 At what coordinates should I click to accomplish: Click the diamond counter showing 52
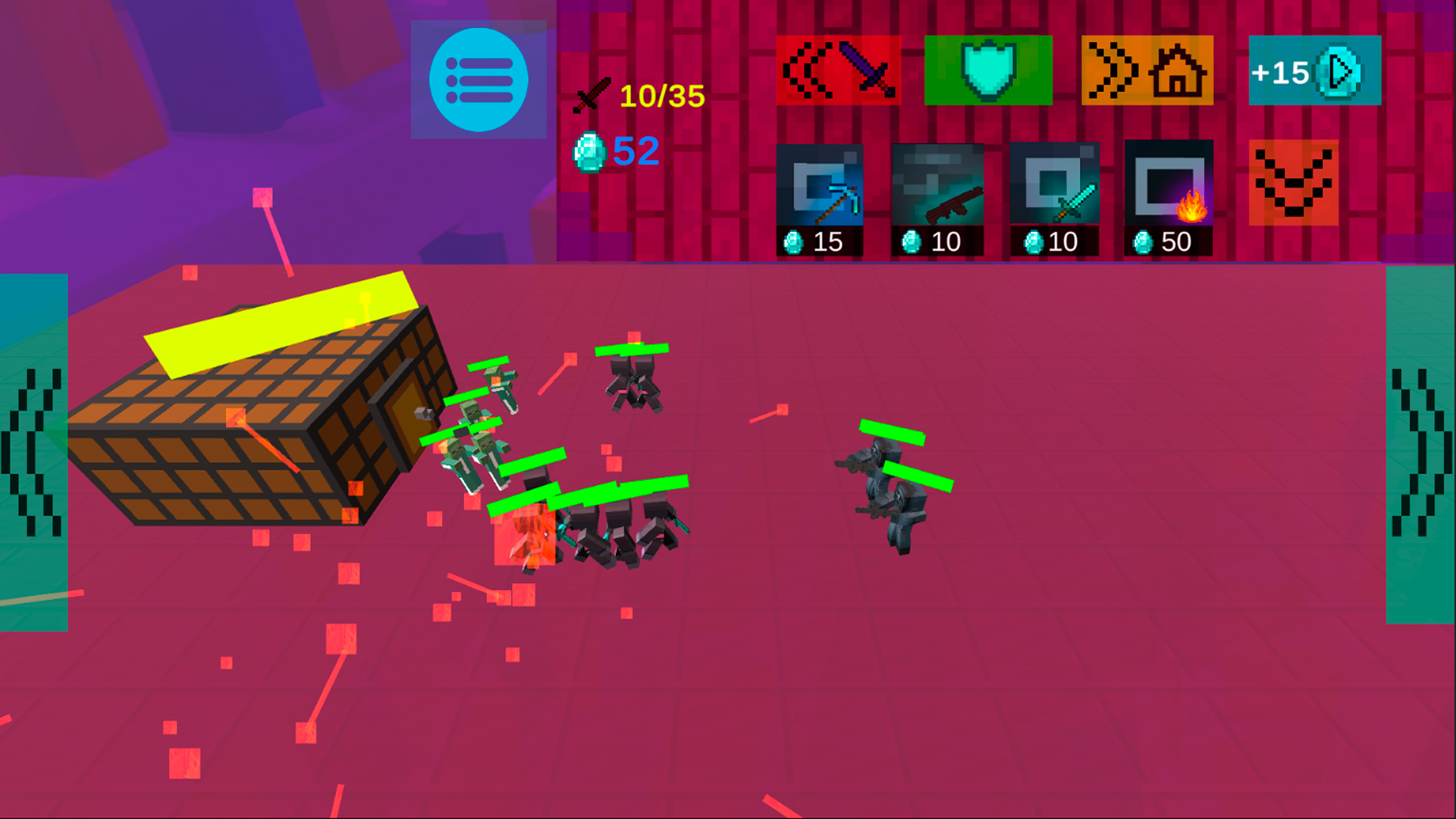click(x=622, y=152)
